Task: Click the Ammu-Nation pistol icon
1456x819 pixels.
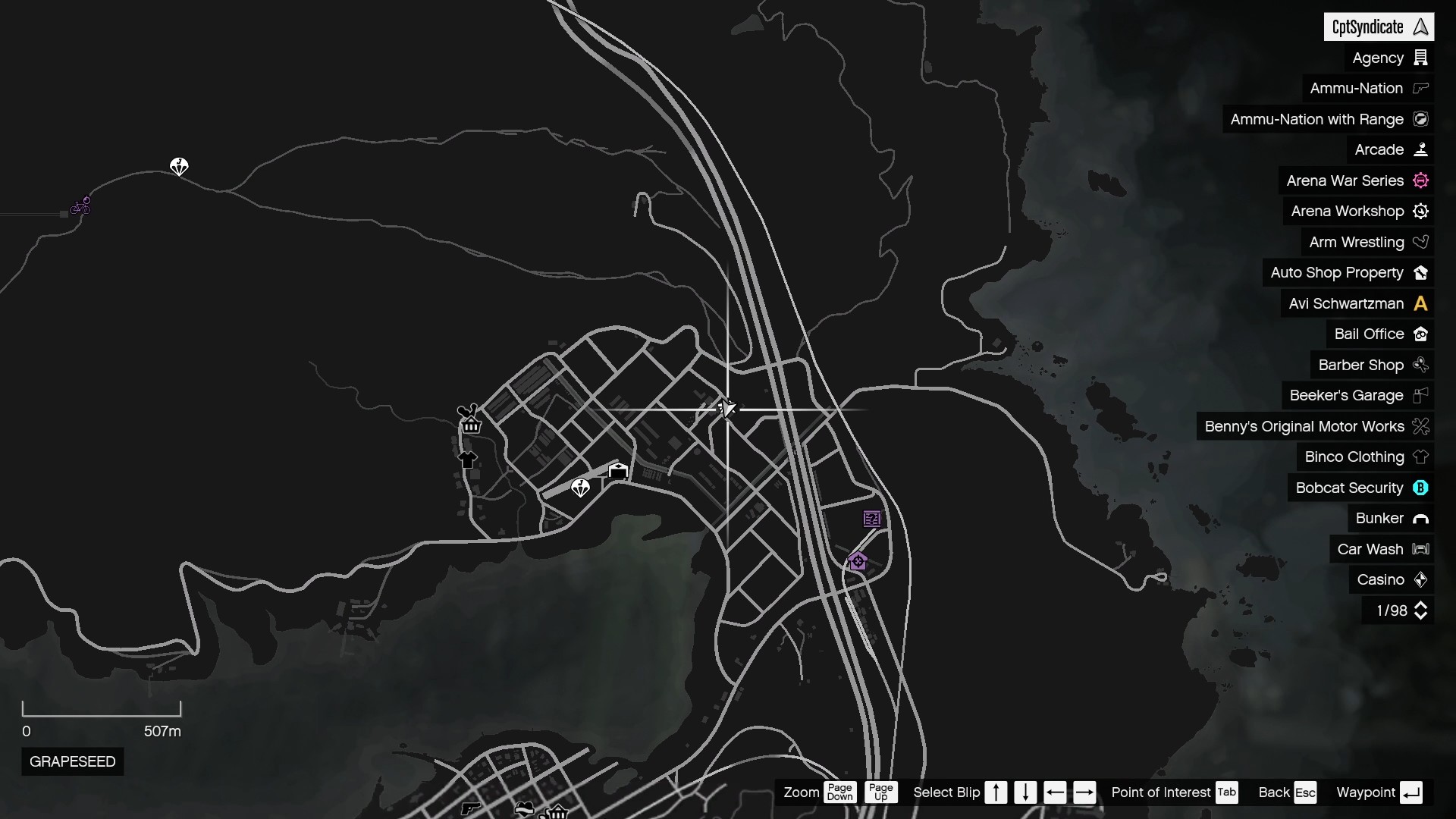Action: tap(1420, 88)
